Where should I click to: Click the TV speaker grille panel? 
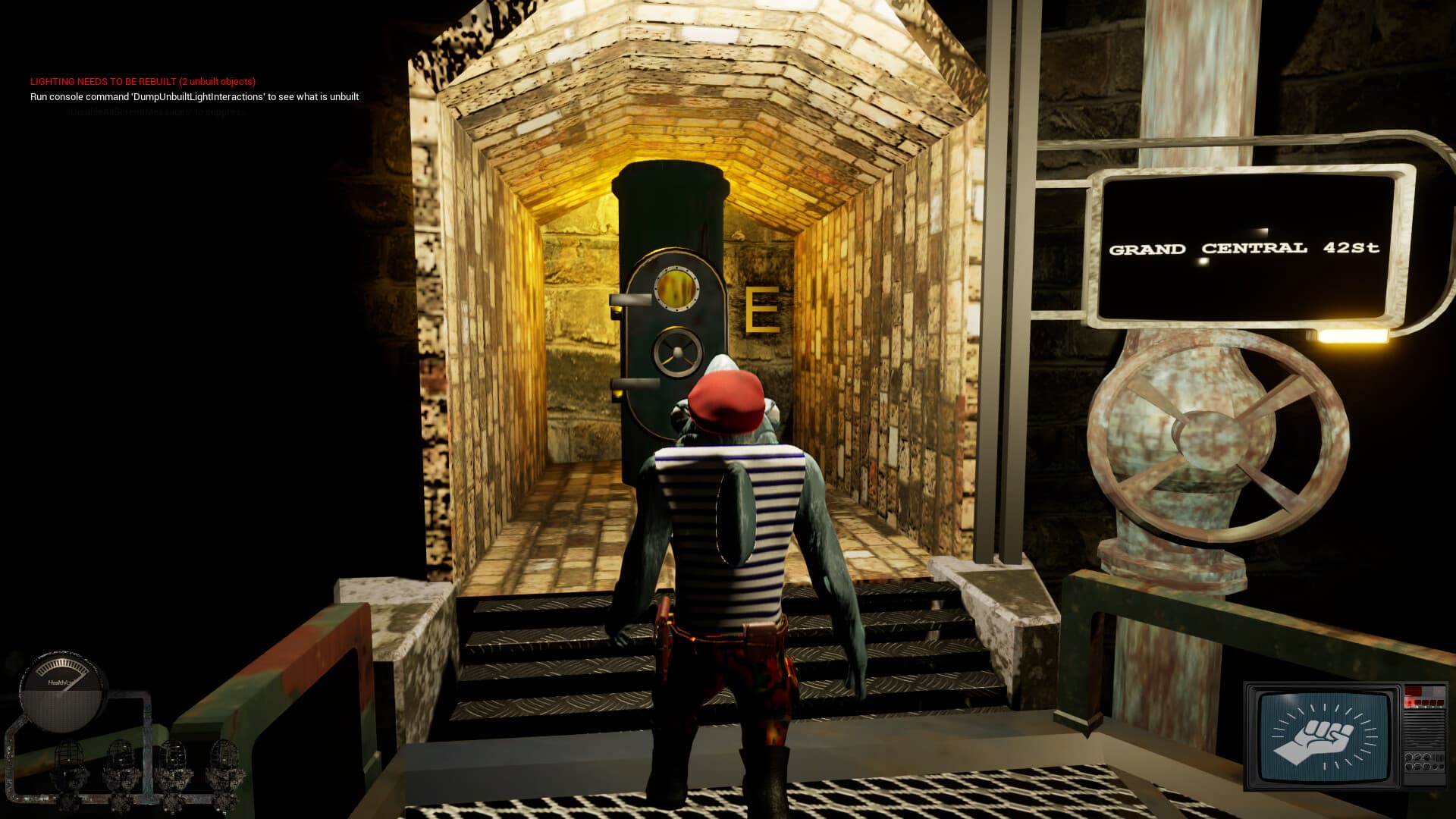(1424, 730)
